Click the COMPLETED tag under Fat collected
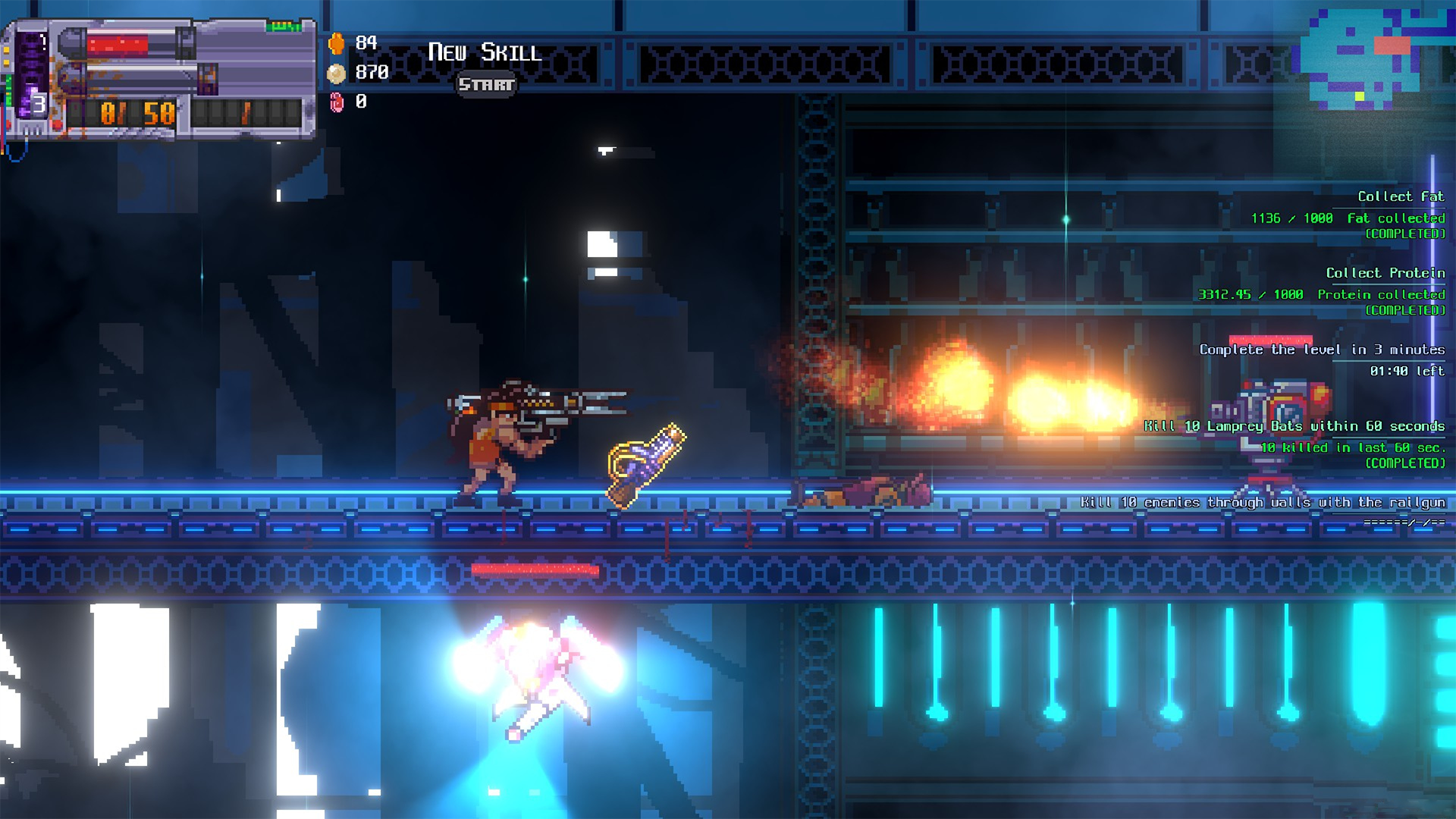This screenshot has height=819, width=1456. (1404, 235)
